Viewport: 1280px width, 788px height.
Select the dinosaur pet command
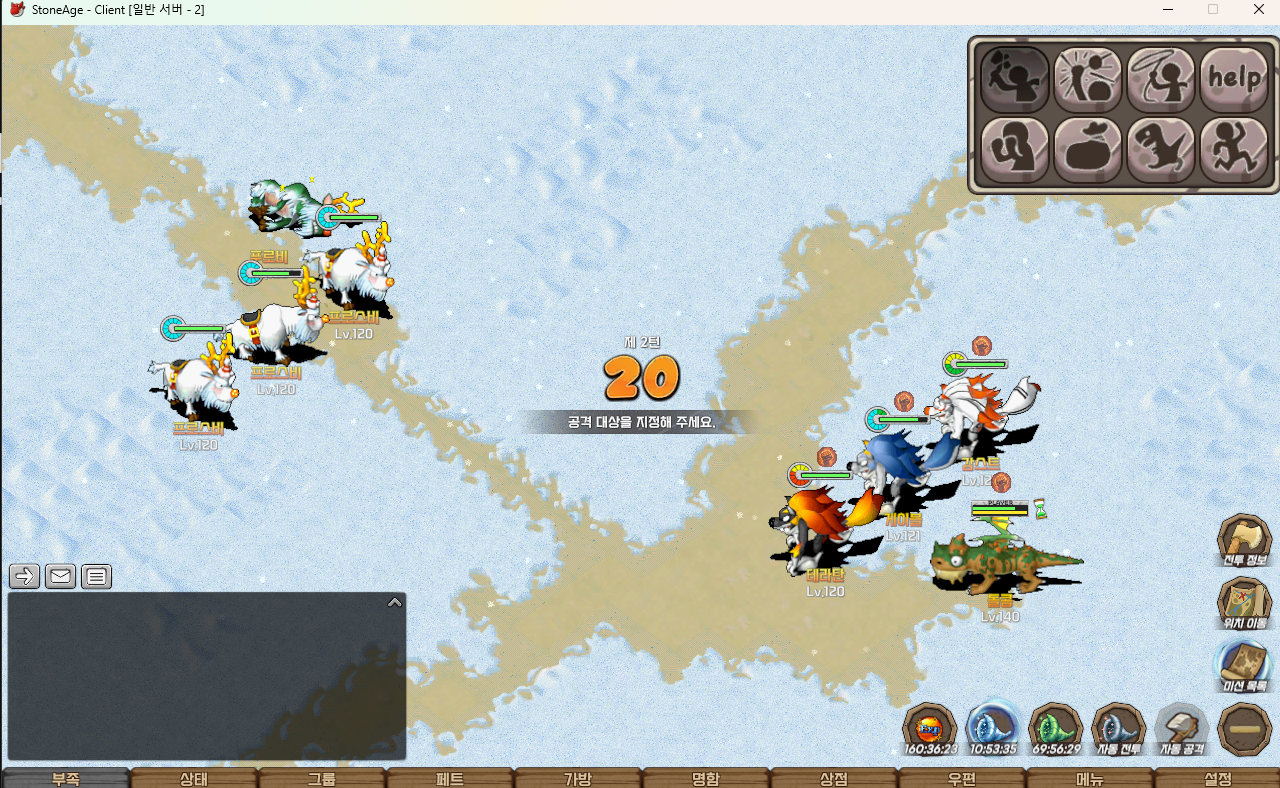(1161, 150)
